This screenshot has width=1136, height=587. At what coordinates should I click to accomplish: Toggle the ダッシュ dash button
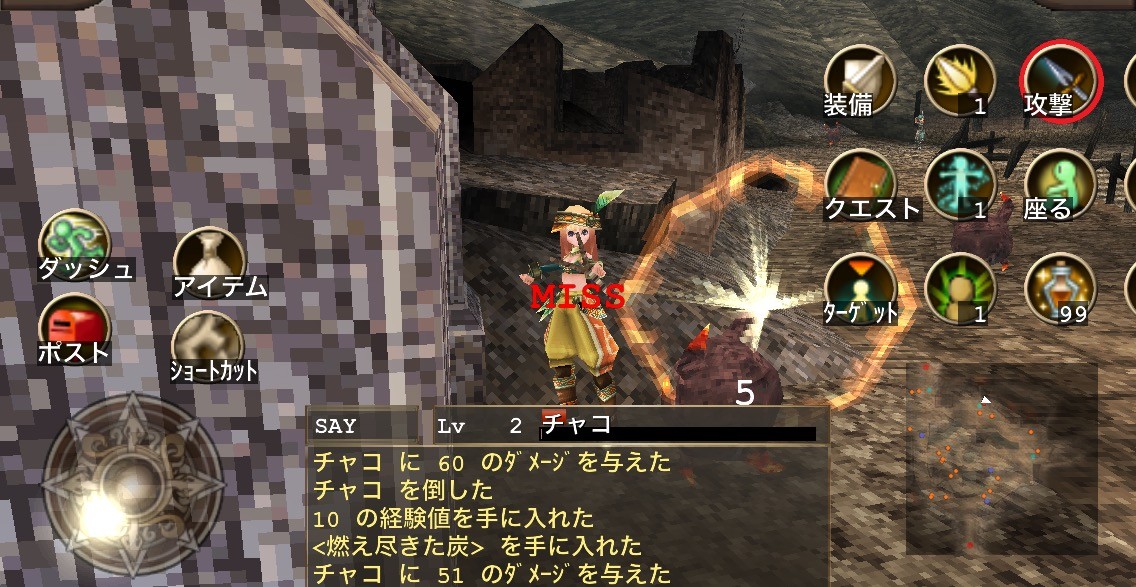[x=75, y=244]
